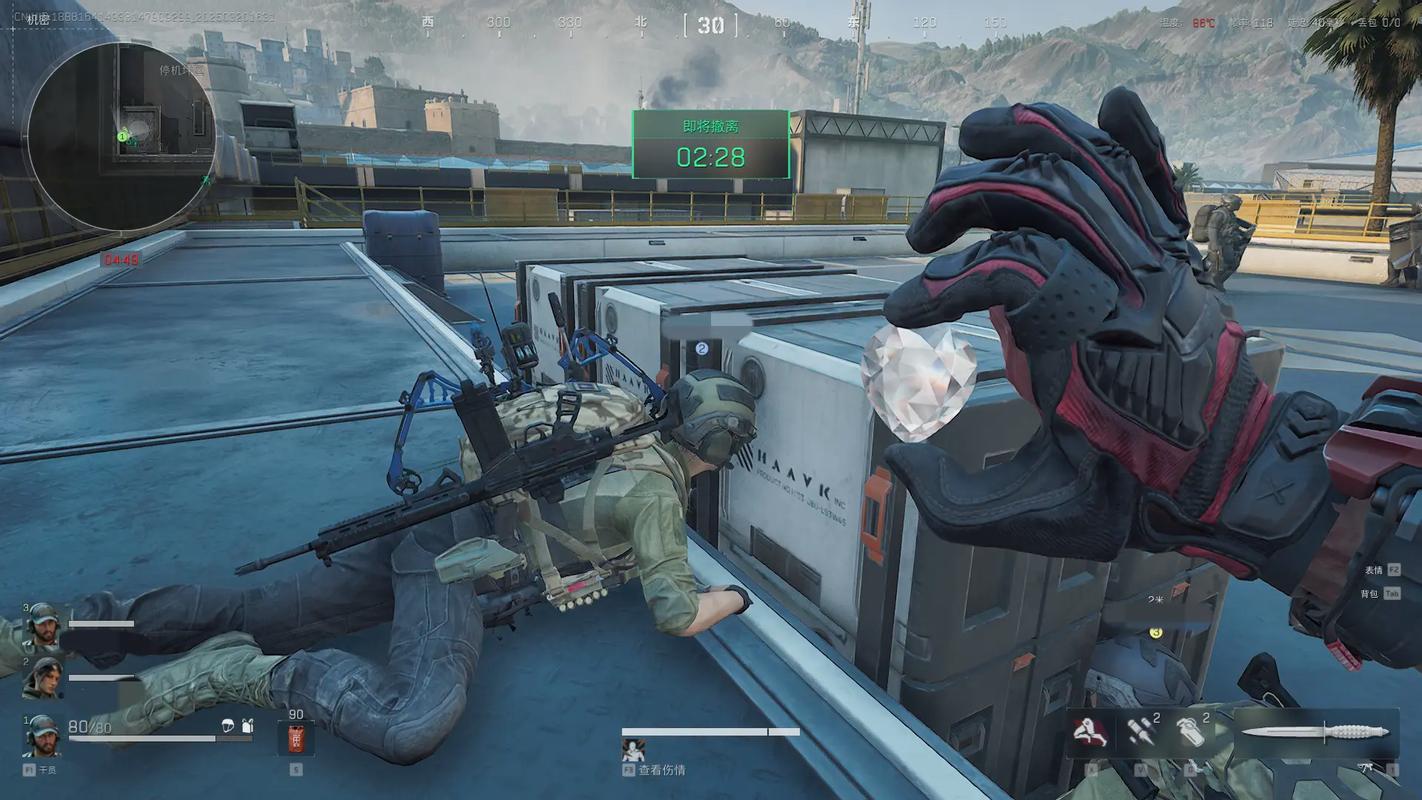Open the 表情 emote menu
Image resolution: width=1422 pixels, height=800 pixels.
[1372, 570]
